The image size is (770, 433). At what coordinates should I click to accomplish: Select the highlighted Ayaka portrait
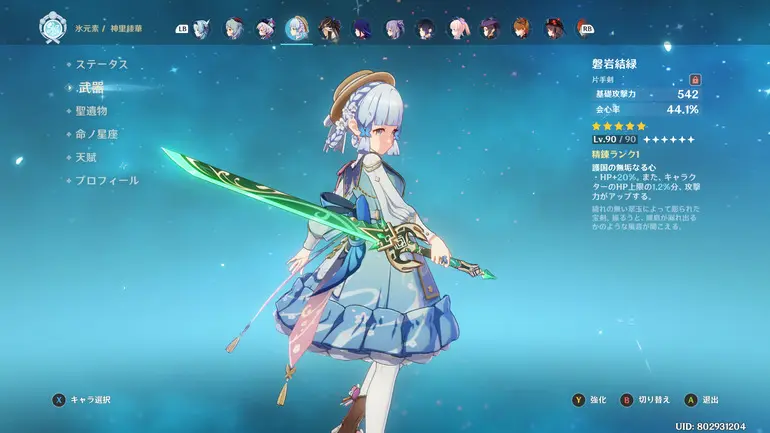pos(297,28)
